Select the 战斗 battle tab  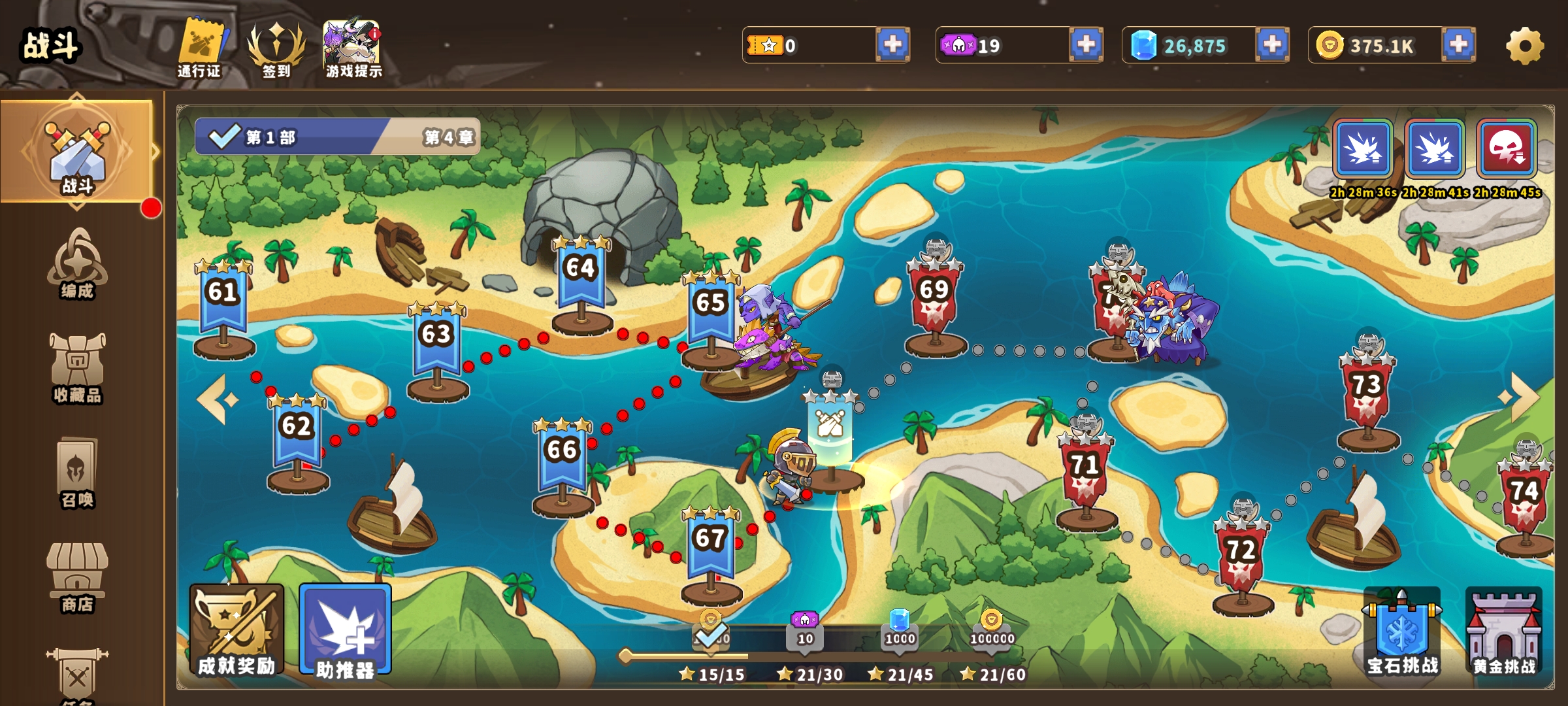pos(77,154)
